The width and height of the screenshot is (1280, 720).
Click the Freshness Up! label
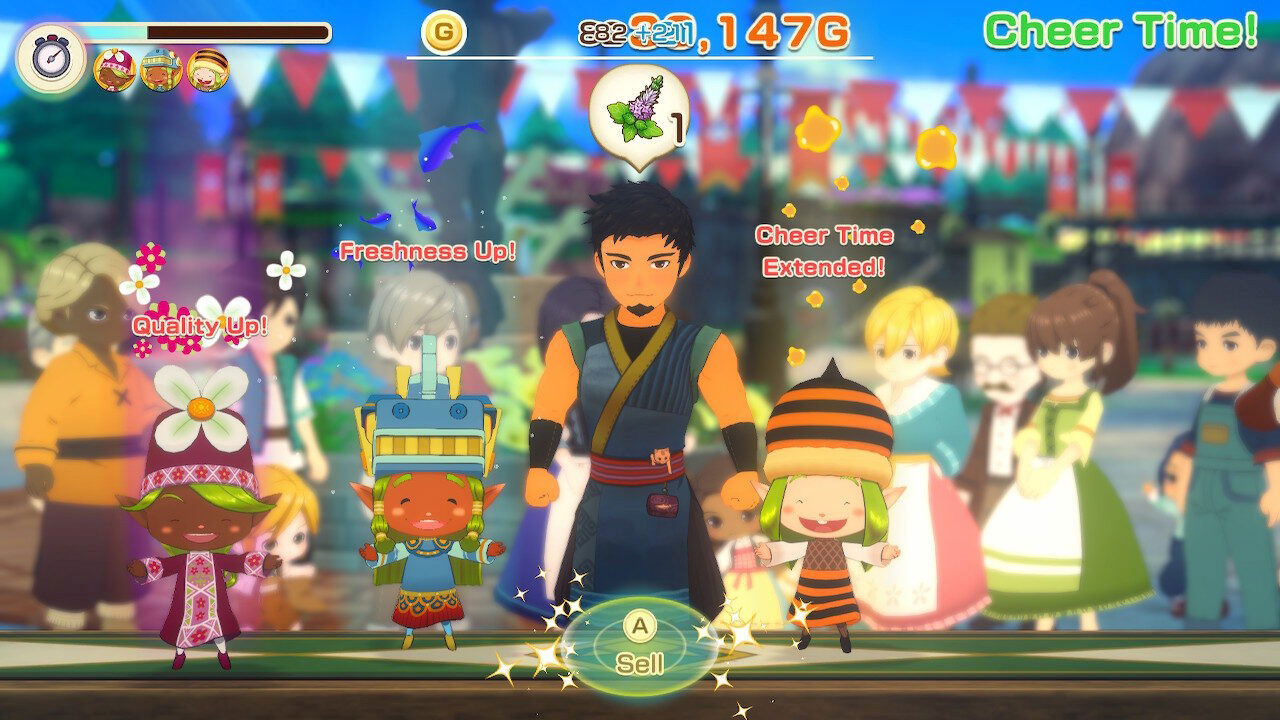(x=427, y=253)
